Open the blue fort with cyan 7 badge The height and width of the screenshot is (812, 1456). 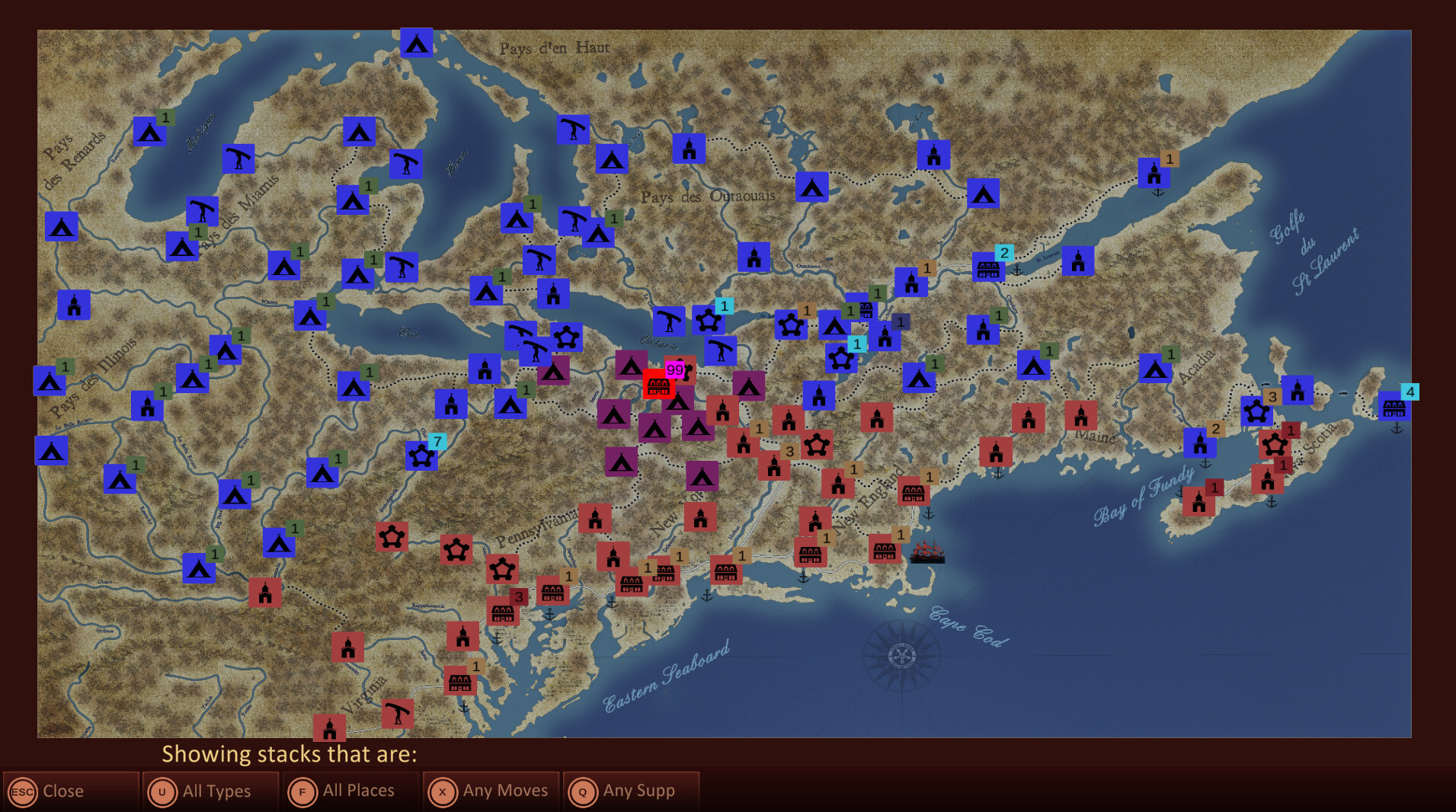pos(420,457)
